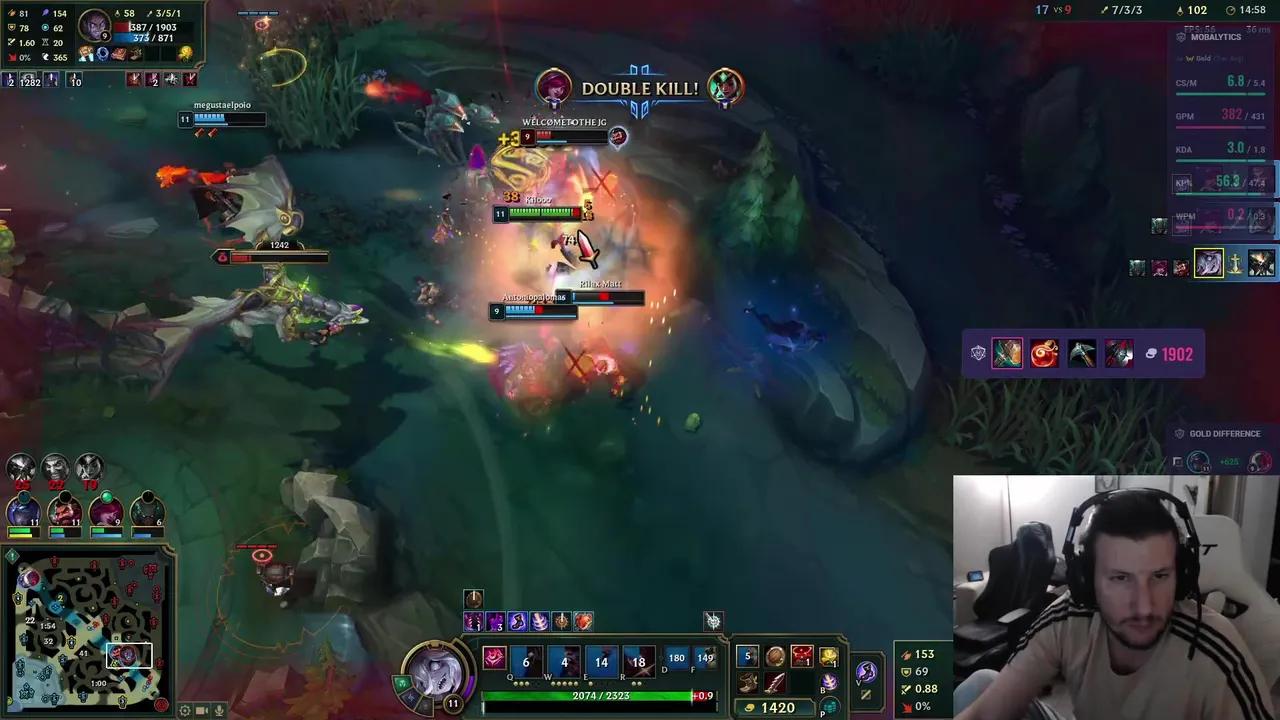Select the highlighted champion portrait on the scoreboard strip
The height and width of the screenshot is (720, 1280).
[1208, 264]
